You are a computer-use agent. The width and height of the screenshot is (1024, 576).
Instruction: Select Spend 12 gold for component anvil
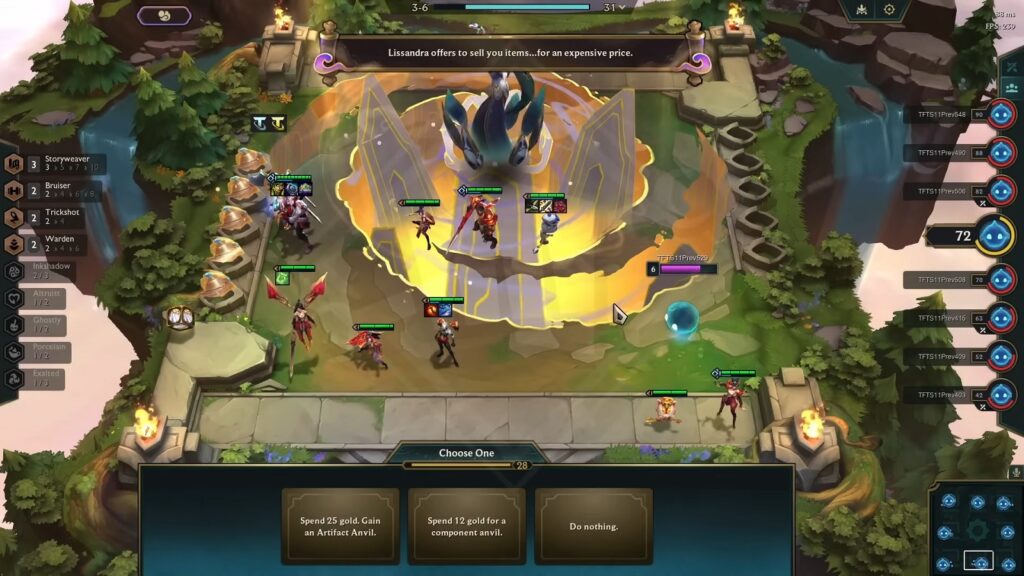pyautogui.click(x=466, y=526)
